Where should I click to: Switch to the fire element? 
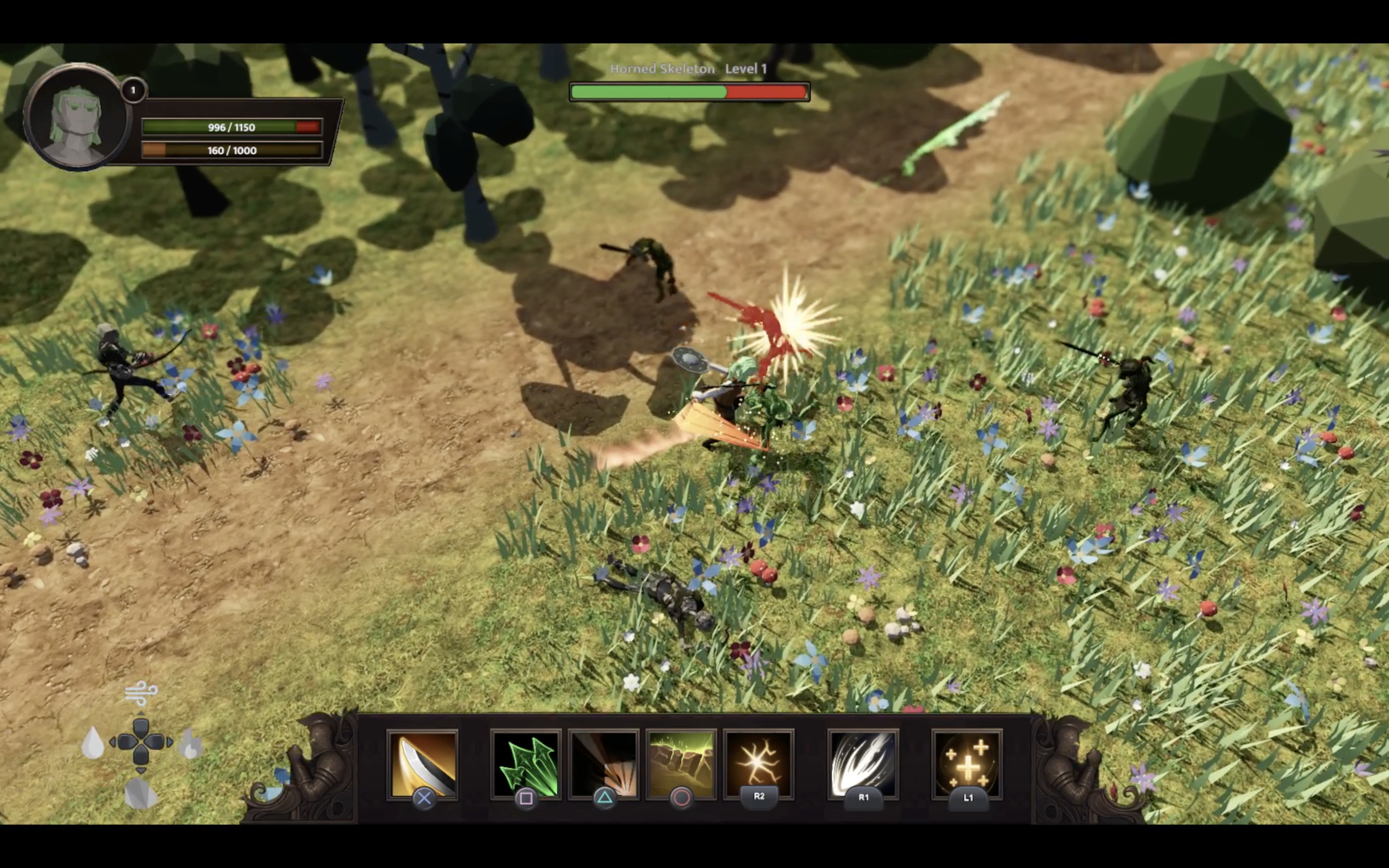(190, 744)
